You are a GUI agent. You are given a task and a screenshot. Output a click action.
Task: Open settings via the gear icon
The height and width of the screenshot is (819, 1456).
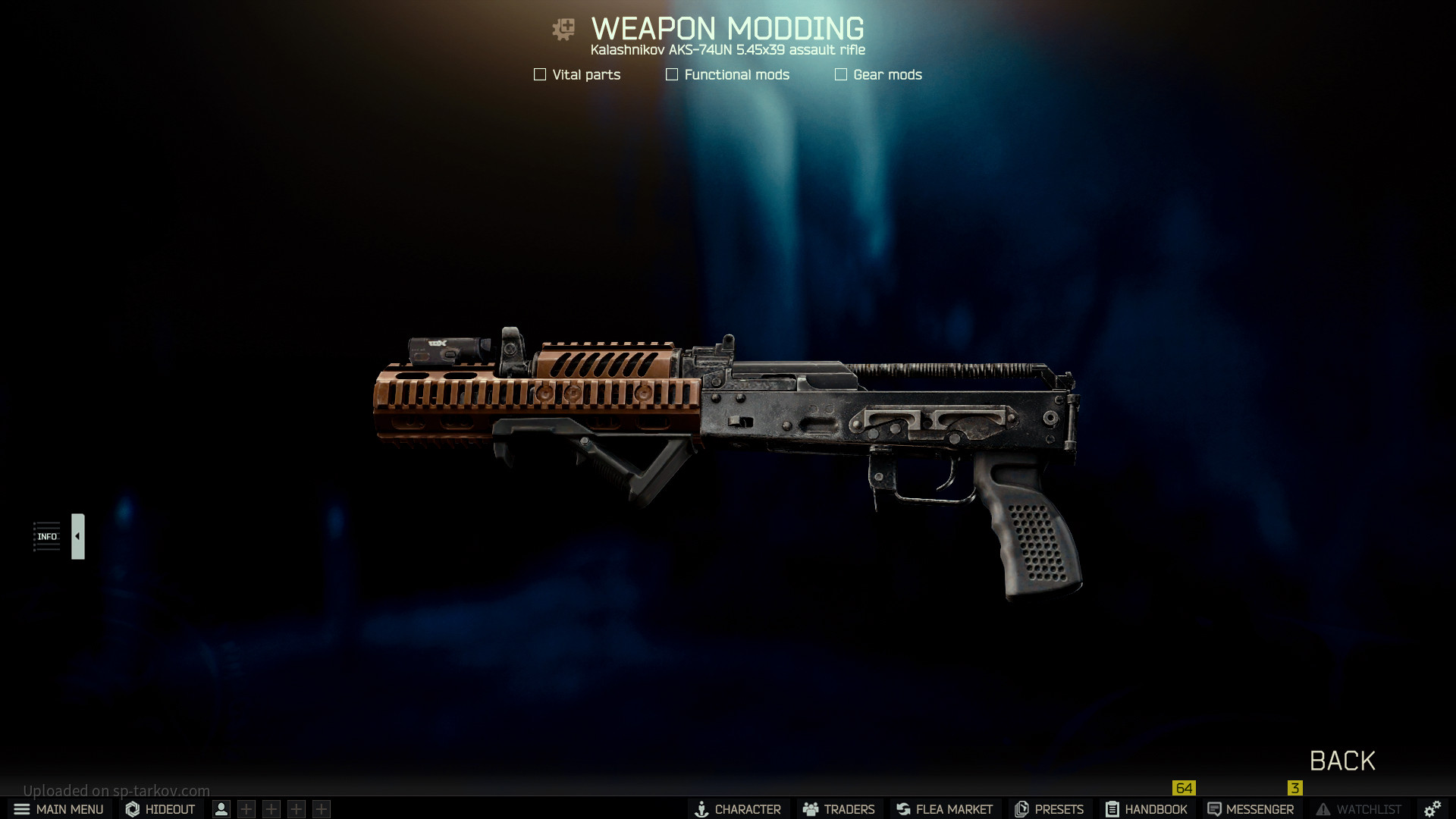pyautogui.click(x=1432, y=809)
